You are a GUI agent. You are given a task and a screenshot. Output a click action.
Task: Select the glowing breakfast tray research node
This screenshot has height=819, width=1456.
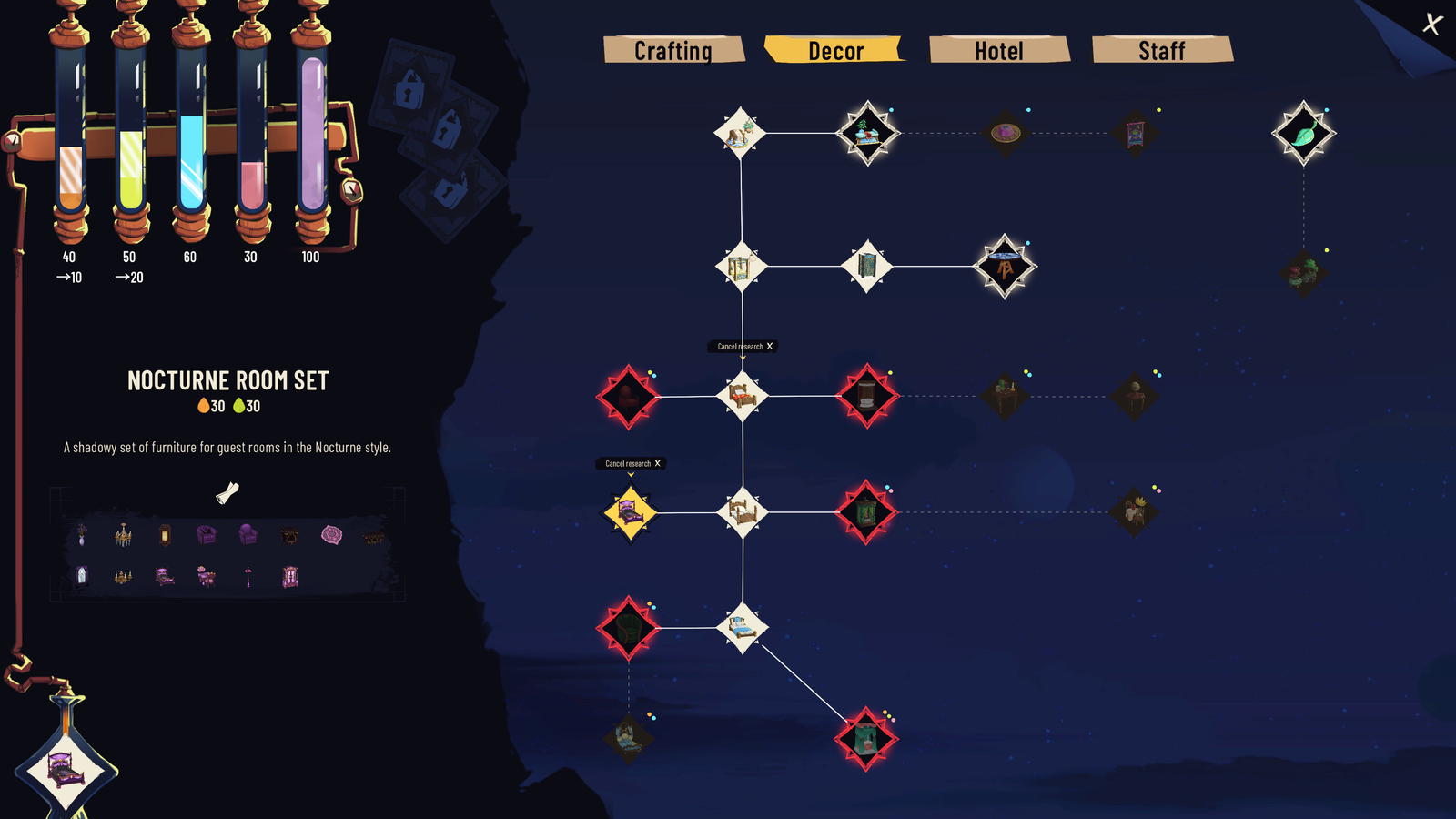[x=867, y=132]
